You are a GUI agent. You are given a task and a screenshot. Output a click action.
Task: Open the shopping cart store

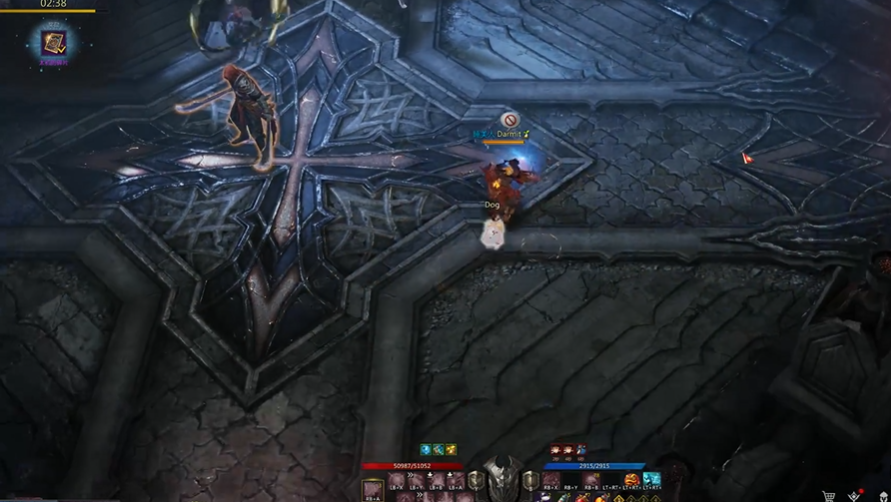pos(829,496)
